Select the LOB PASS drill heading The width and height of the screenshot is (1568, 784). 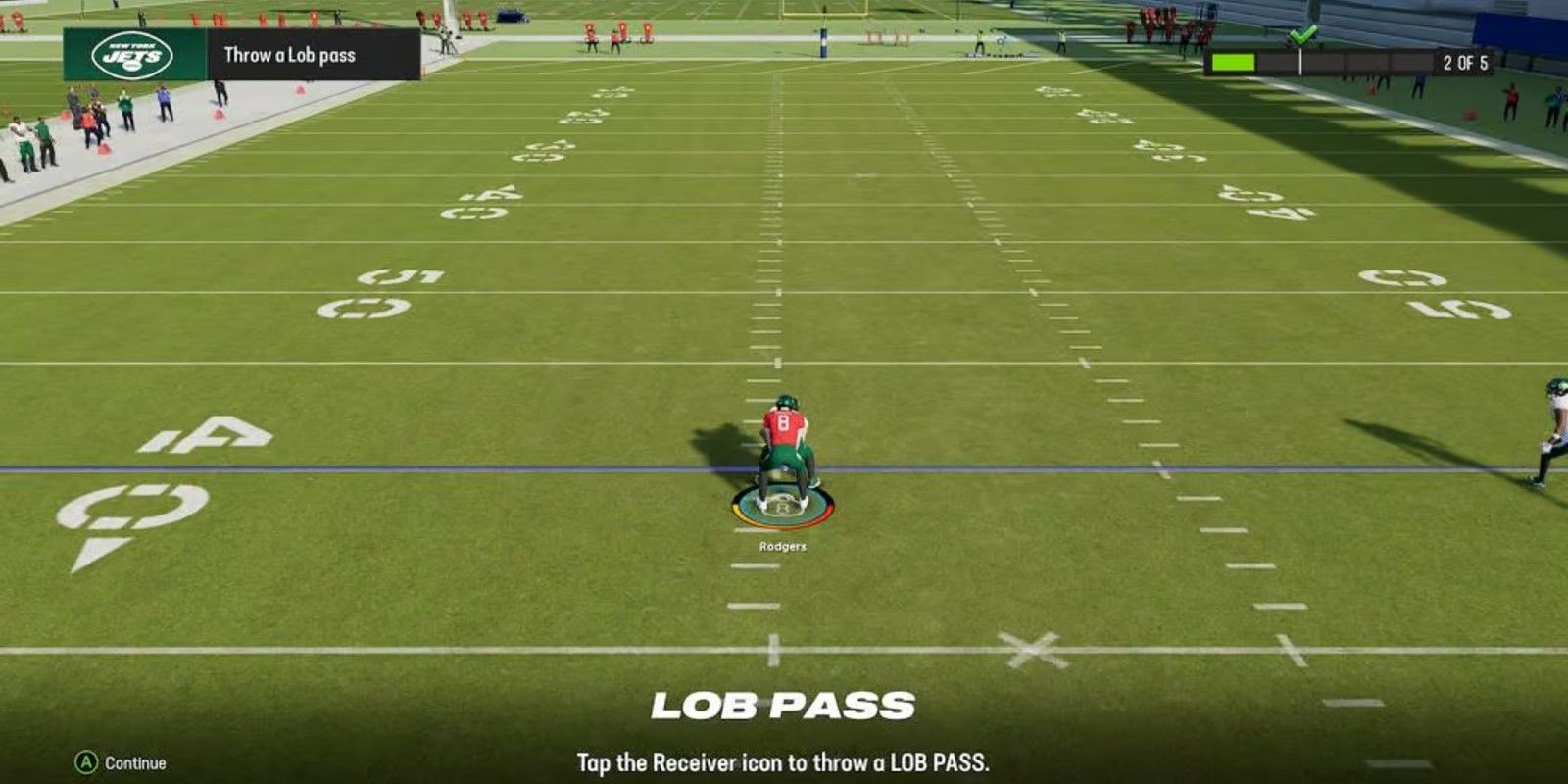click(784, 703)
